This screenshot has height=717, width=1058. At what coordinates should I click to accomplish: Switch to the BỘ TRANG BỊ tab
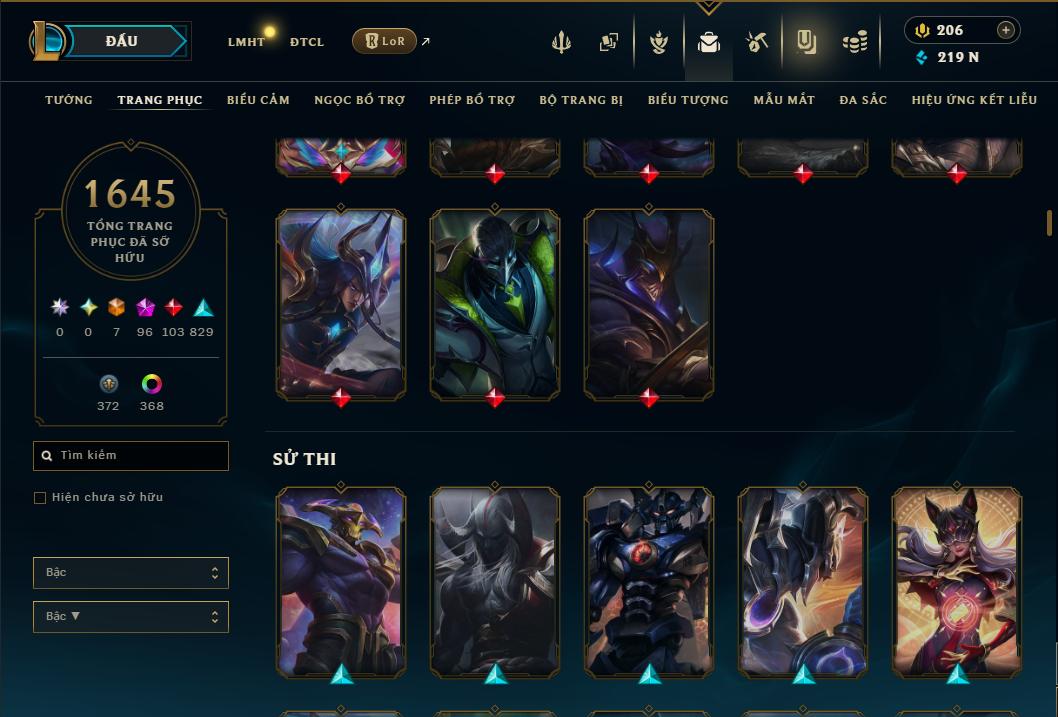point(581,100)
